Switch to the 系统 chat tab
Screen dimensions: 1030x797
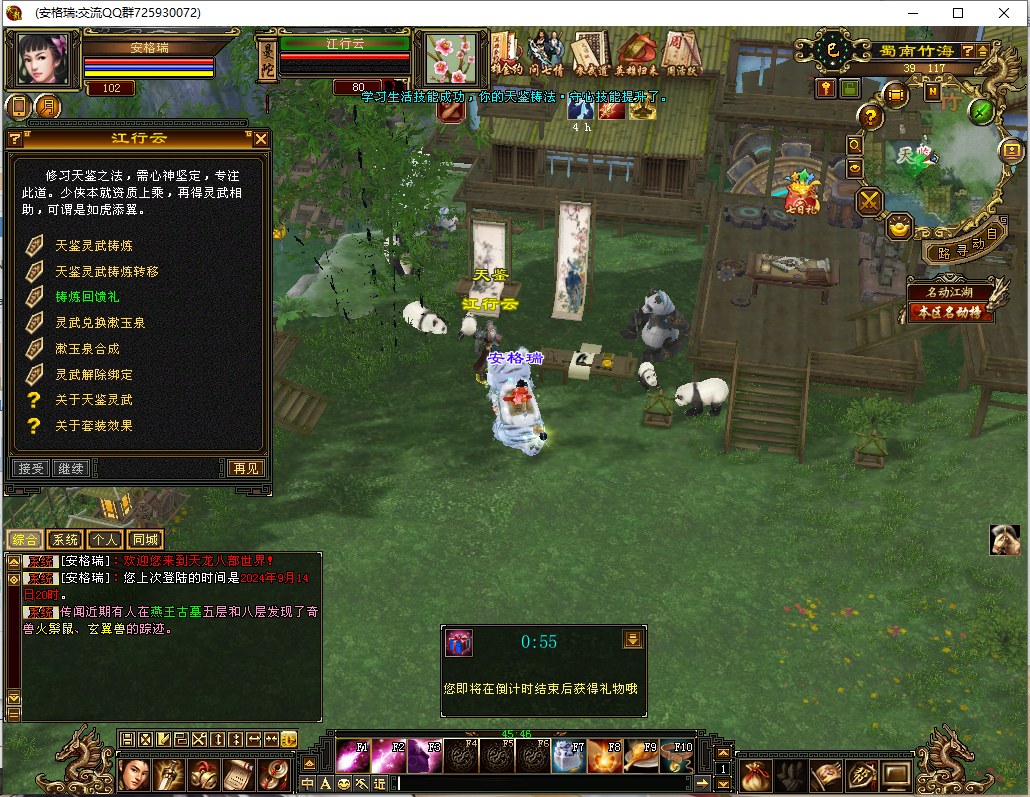point(65,540)
